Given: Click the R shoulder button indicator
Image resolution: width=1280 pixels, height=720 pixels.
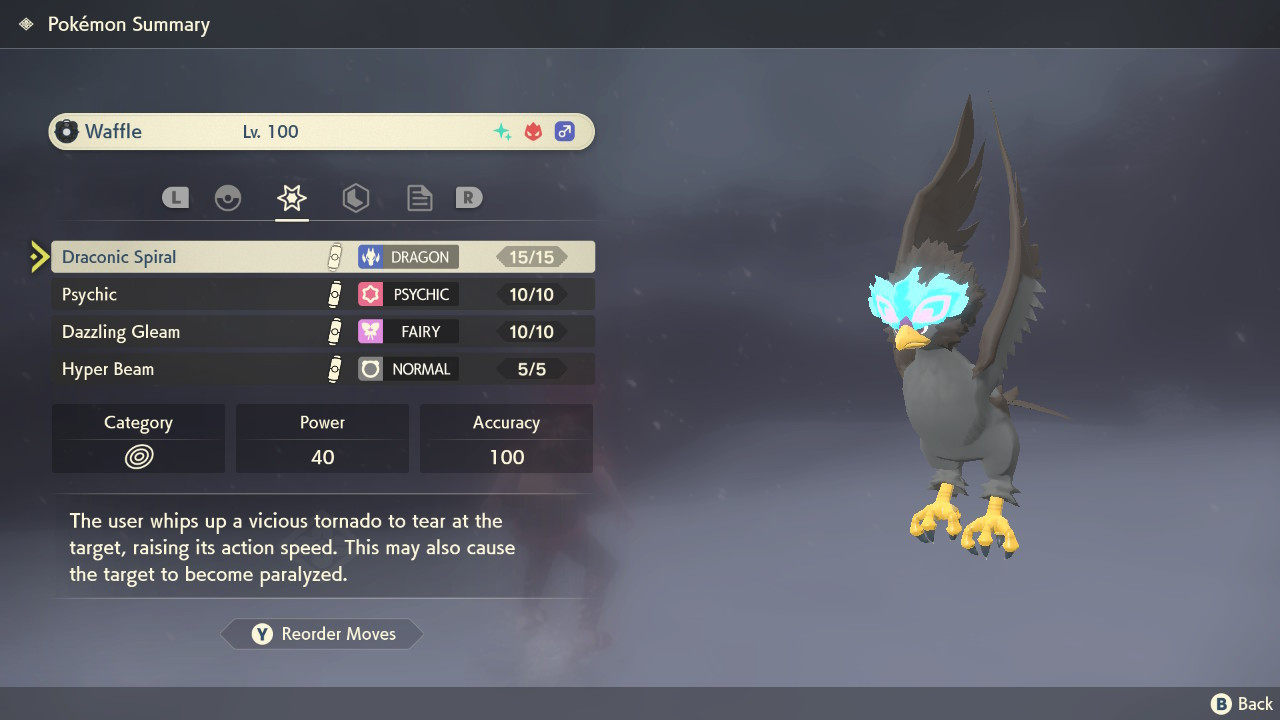Looking at the screenshot, I should tap(469, 197).
